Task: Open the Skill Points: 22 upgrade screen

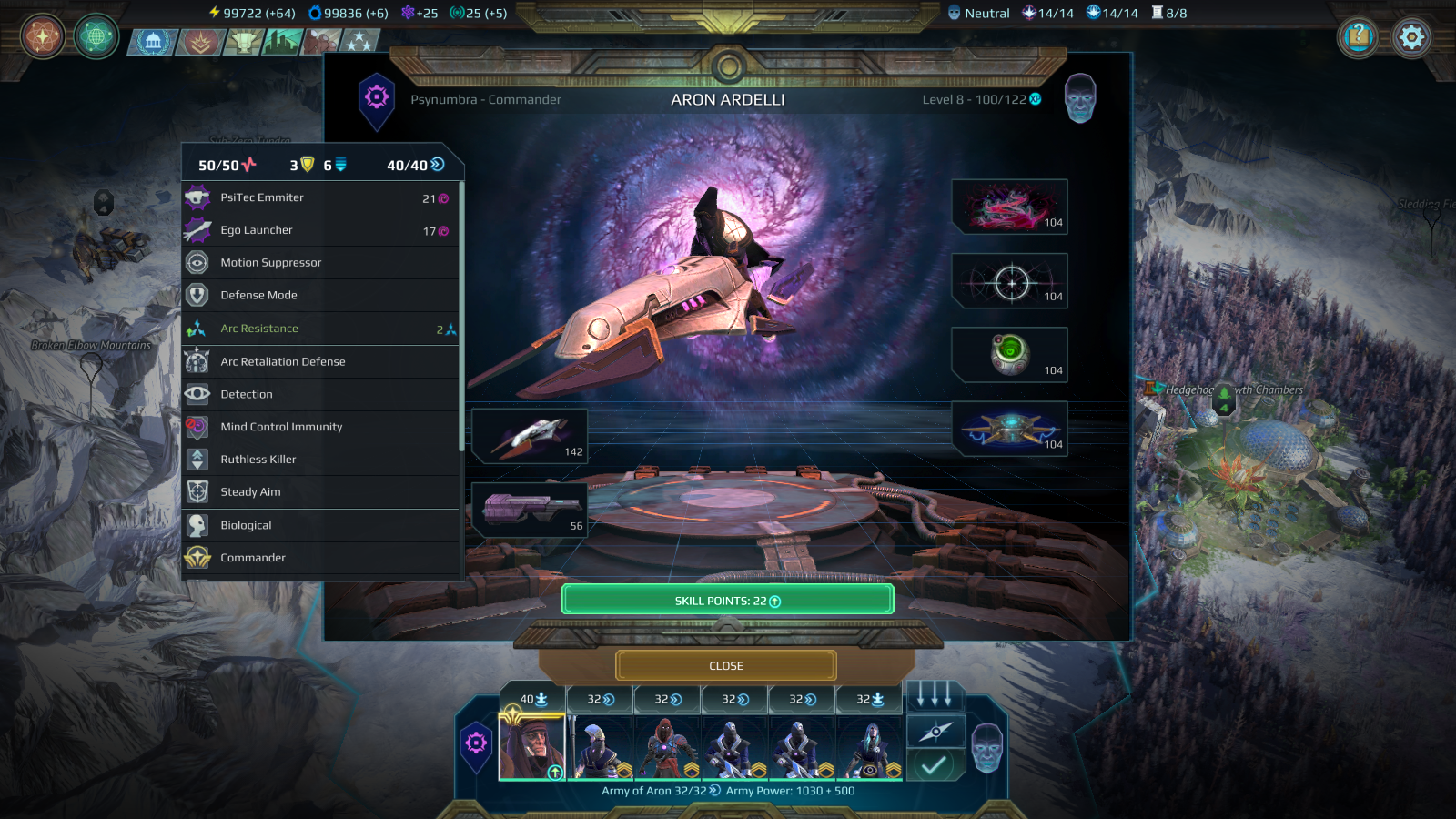Action: click(x=727, y=601)
